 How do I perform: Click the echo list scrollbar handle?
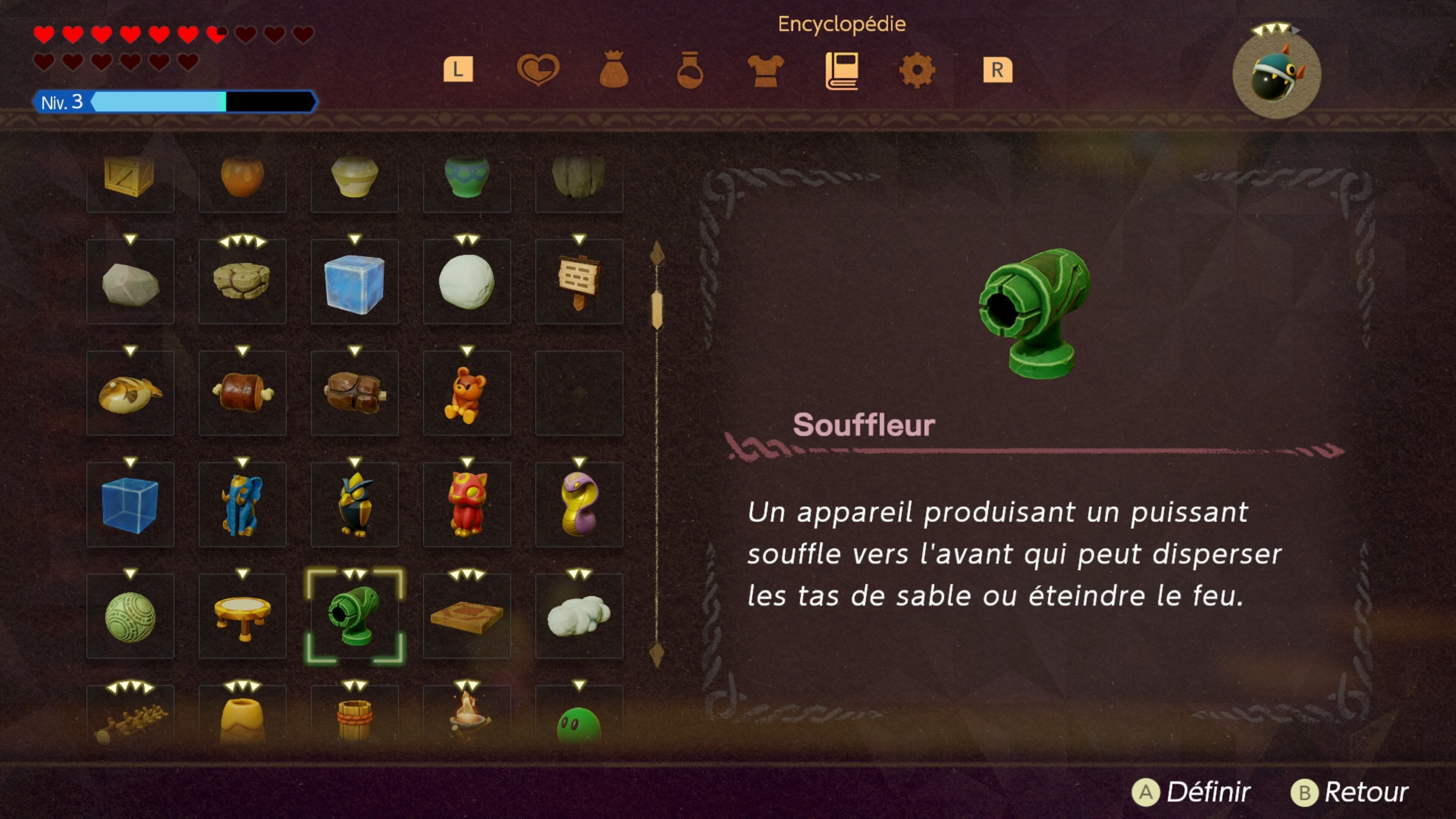click(657, 309)
